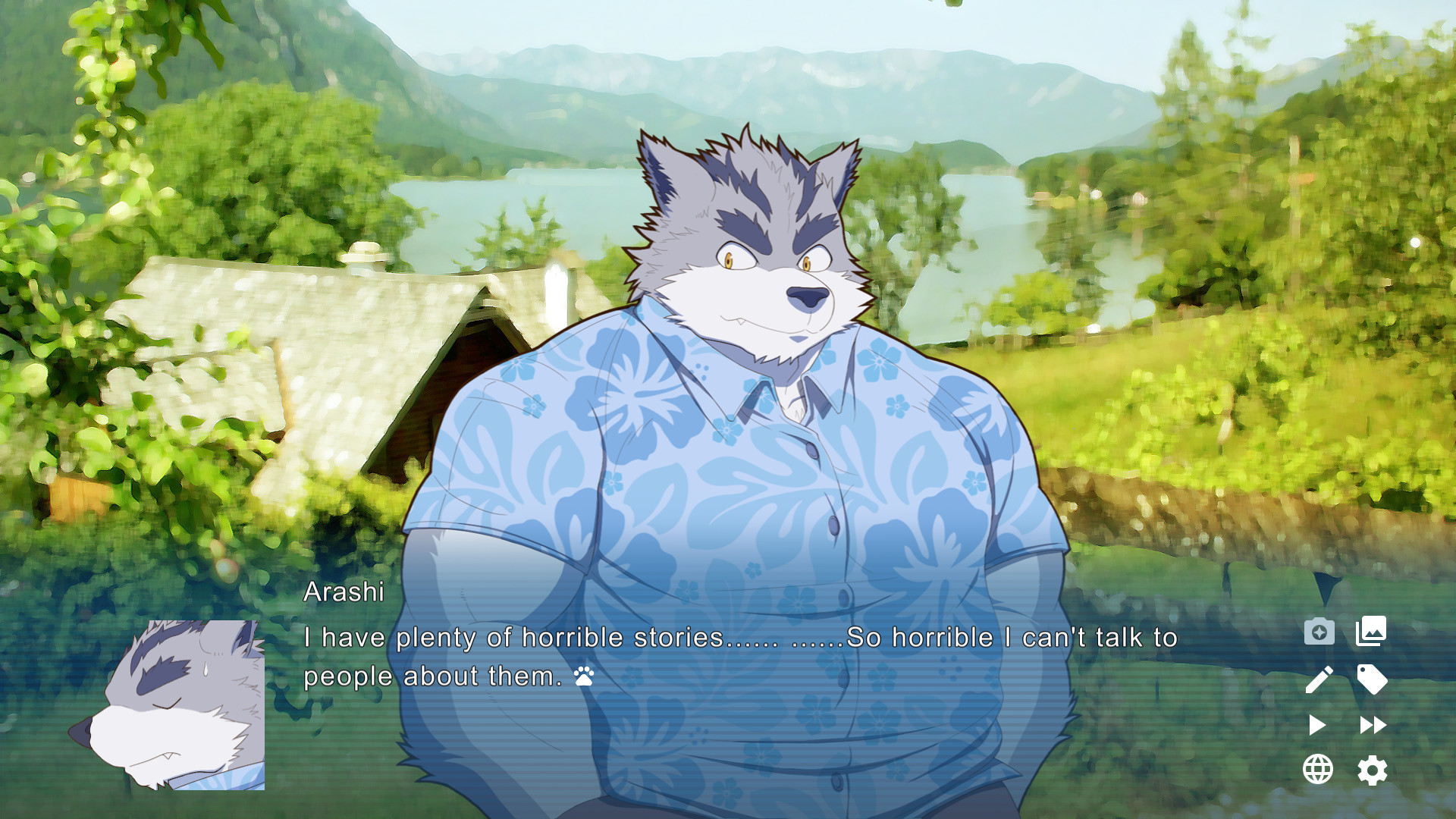Viewport: 1456px width, 819px height.
Task: Open the gallery with the pictures icon
Action: 1373,632
